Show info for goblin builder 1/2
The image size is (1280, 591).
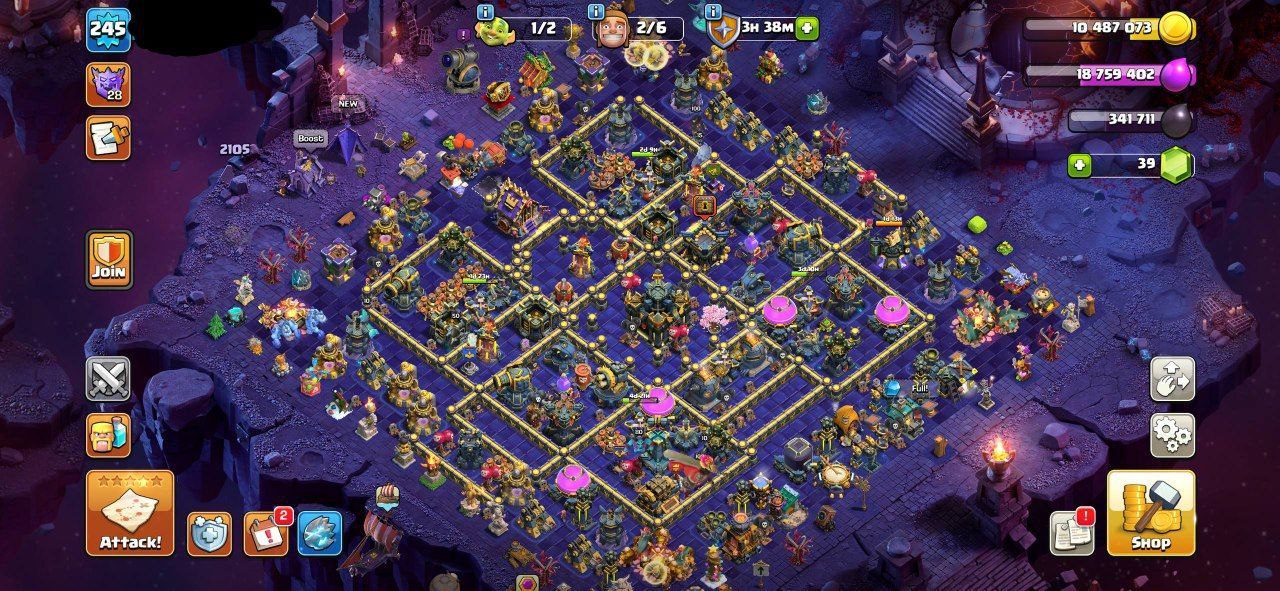tap(486, 13)
